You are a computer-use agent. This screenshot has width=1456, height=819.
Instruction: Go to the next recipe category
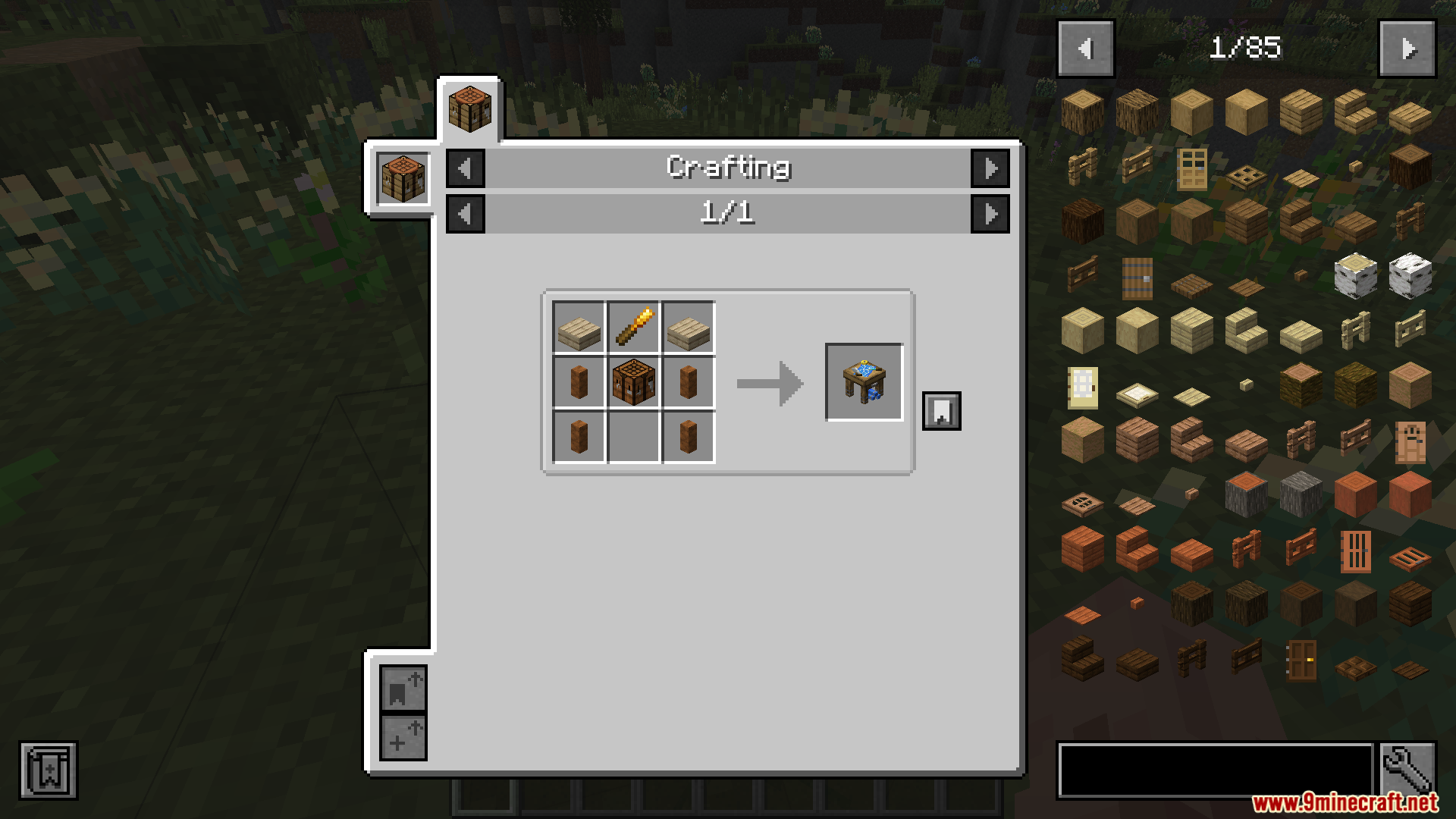(990, 168)
